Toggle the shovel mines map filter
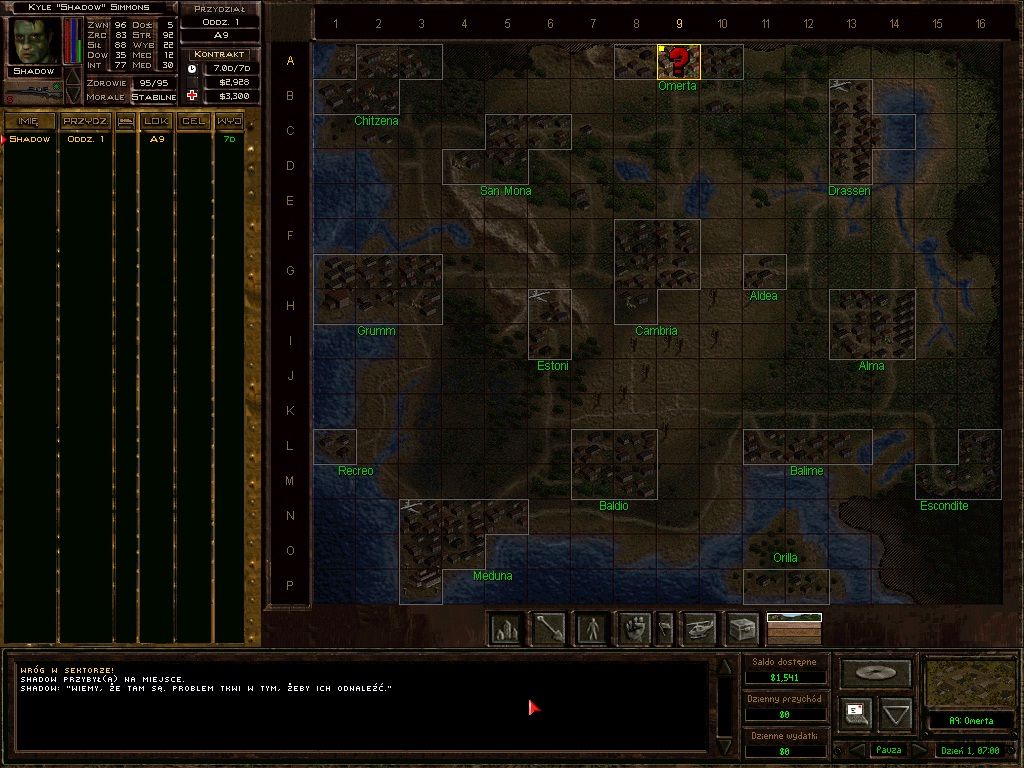The image size is (1024, 768). [549, 628]
